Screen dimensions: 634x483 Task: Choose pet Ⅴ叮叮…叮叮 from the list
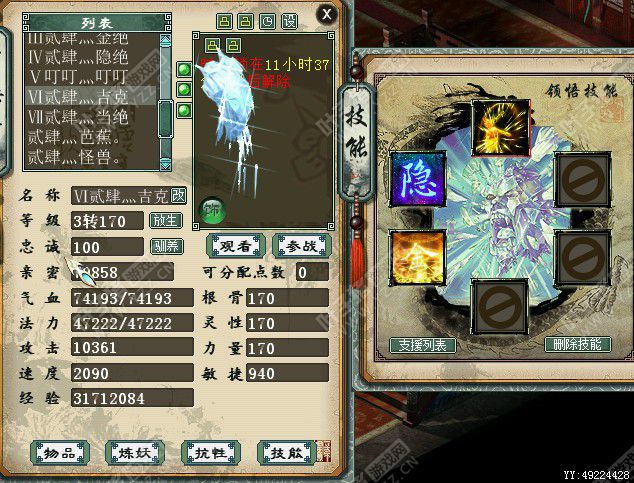pos(88,76)
